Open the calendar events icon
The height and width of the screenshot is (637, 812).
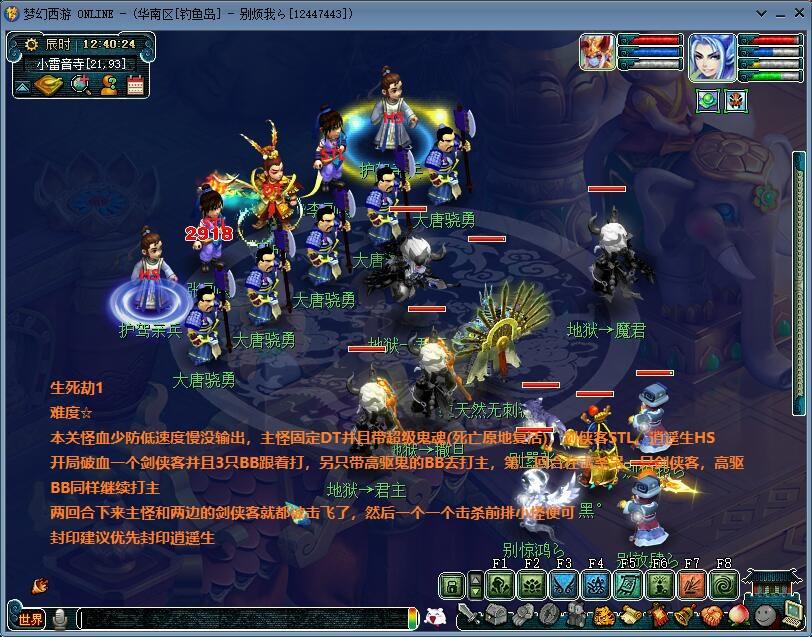pyautogui.click(x=135, y=85)
